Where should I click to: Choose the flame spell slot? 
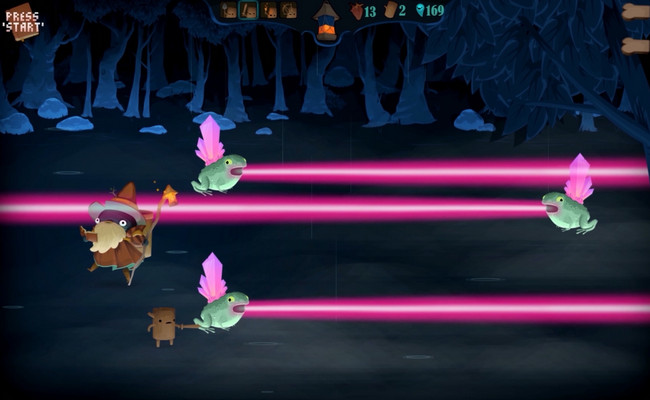click(x=268, y=10)
